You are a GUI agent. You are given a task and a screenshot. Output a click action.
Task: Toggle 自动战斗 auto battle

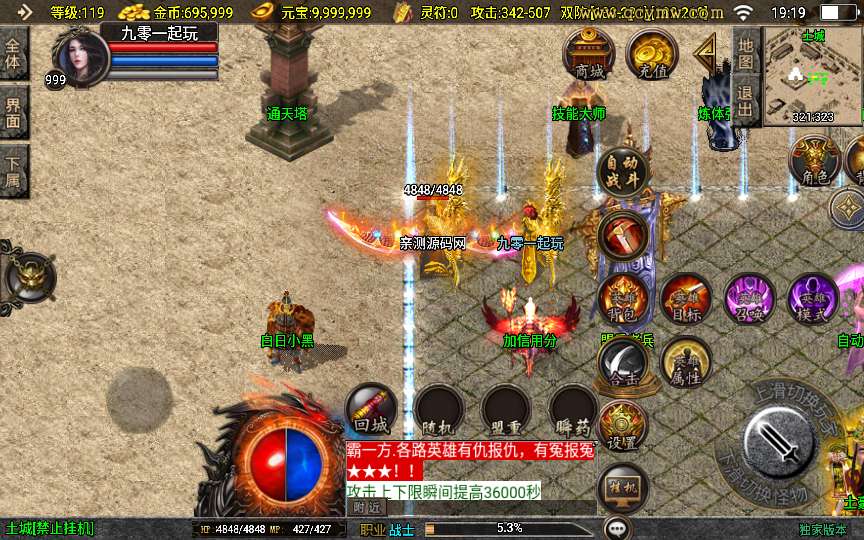tap(623, 173)
